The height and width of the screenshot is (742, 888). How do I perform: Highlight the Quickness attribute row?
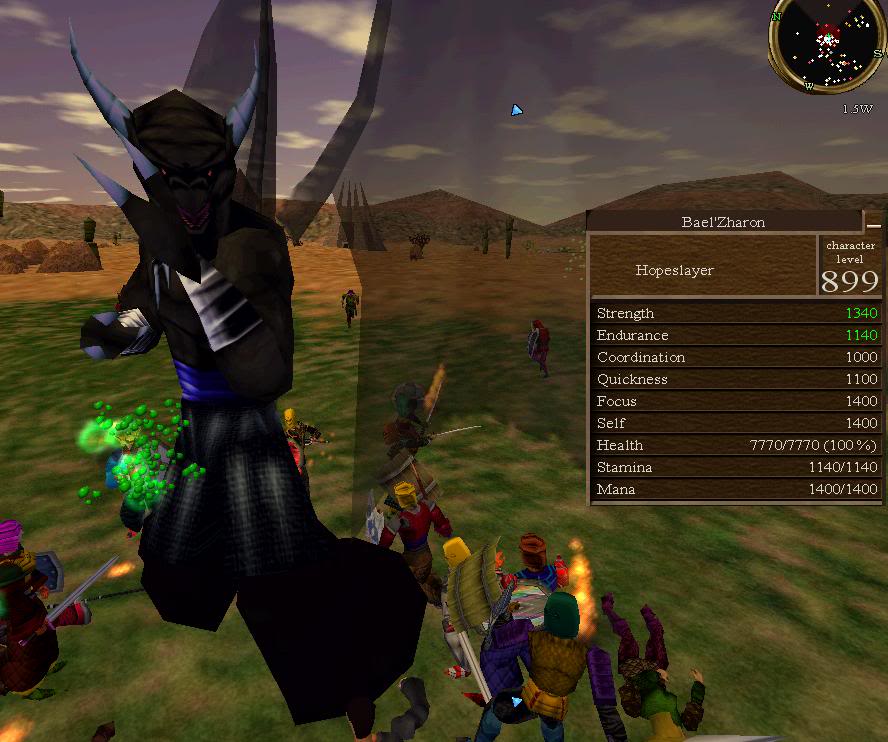[x=736, y=379]
